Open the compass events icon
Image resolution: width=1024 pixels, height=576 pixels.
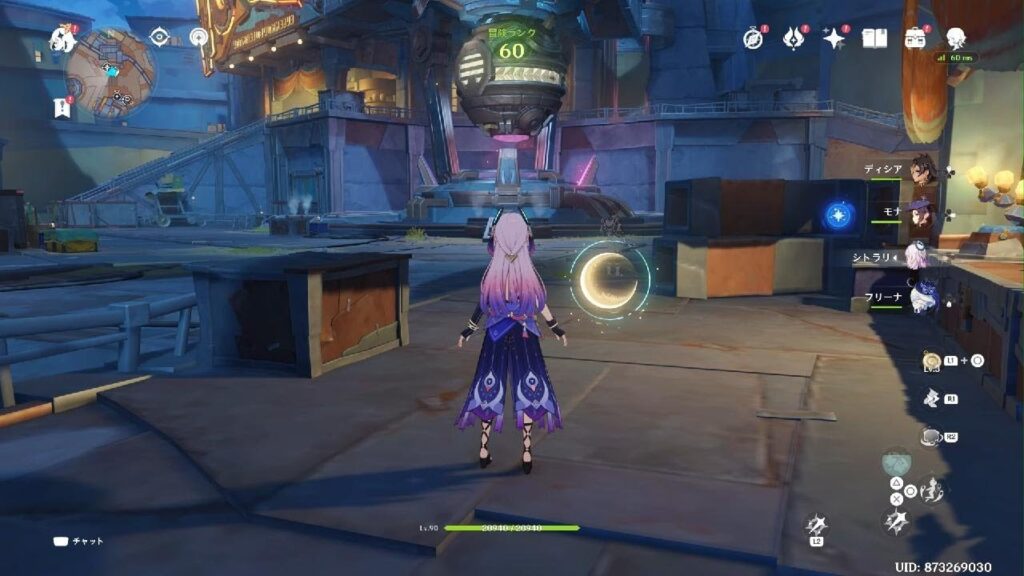coord(753,38)
